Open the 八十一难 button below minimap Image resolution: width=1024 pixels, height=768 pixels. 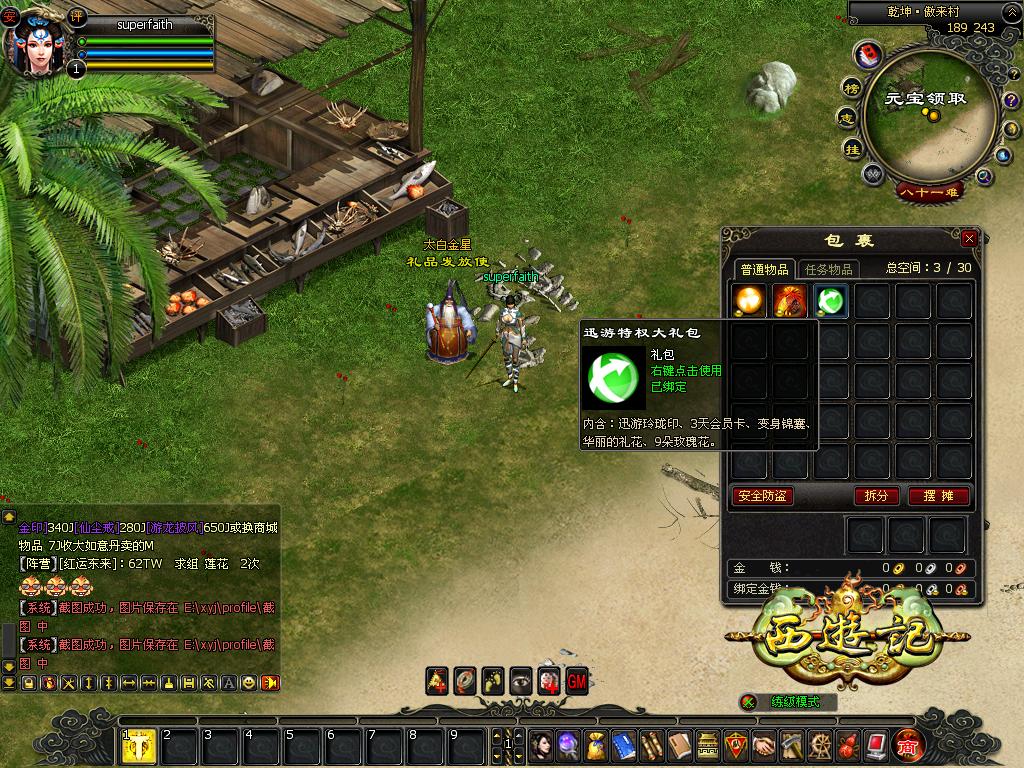(x=930, y=192)
